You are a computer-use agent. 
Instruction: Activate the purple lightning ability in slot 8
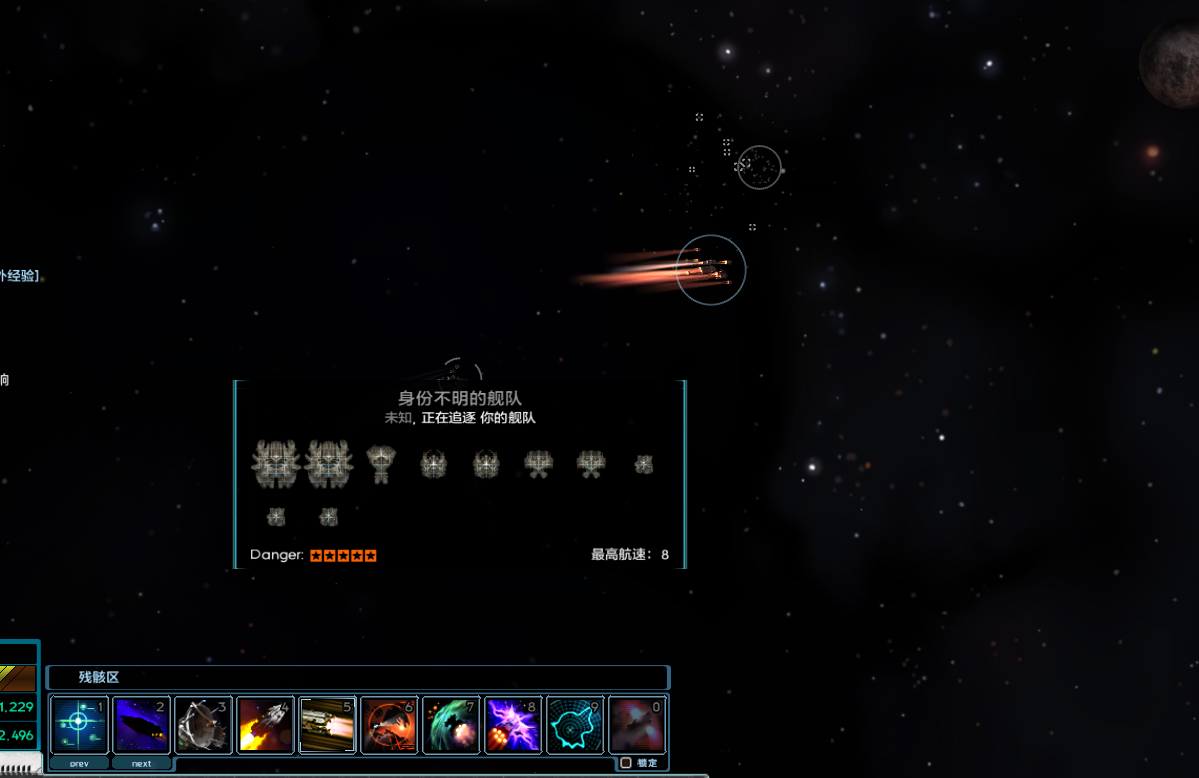(x=513, y=724)
